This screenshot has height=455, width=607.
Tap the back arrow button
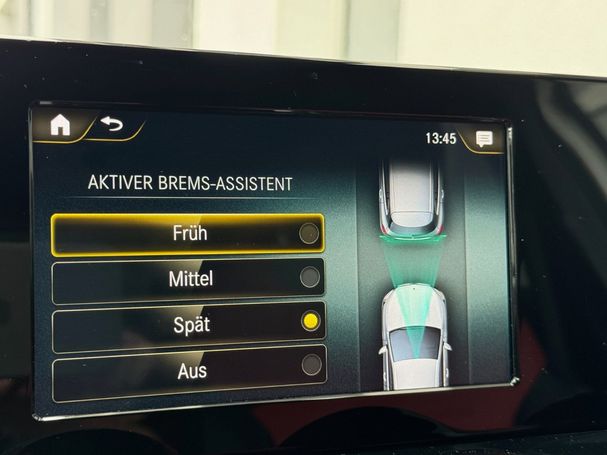[x=111, y=126]
